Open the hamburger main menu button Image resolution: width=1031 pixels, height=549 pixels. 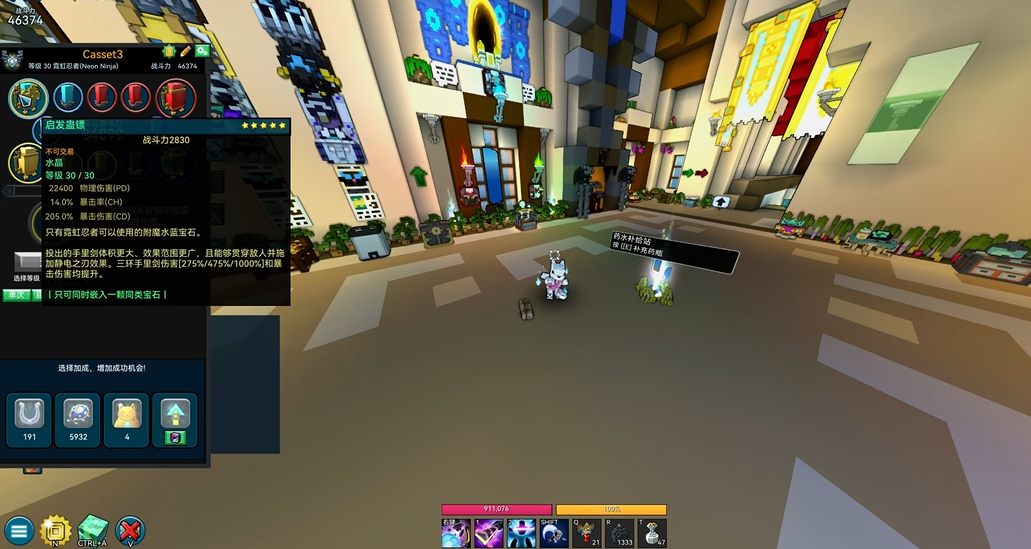[x=17, y=530]
